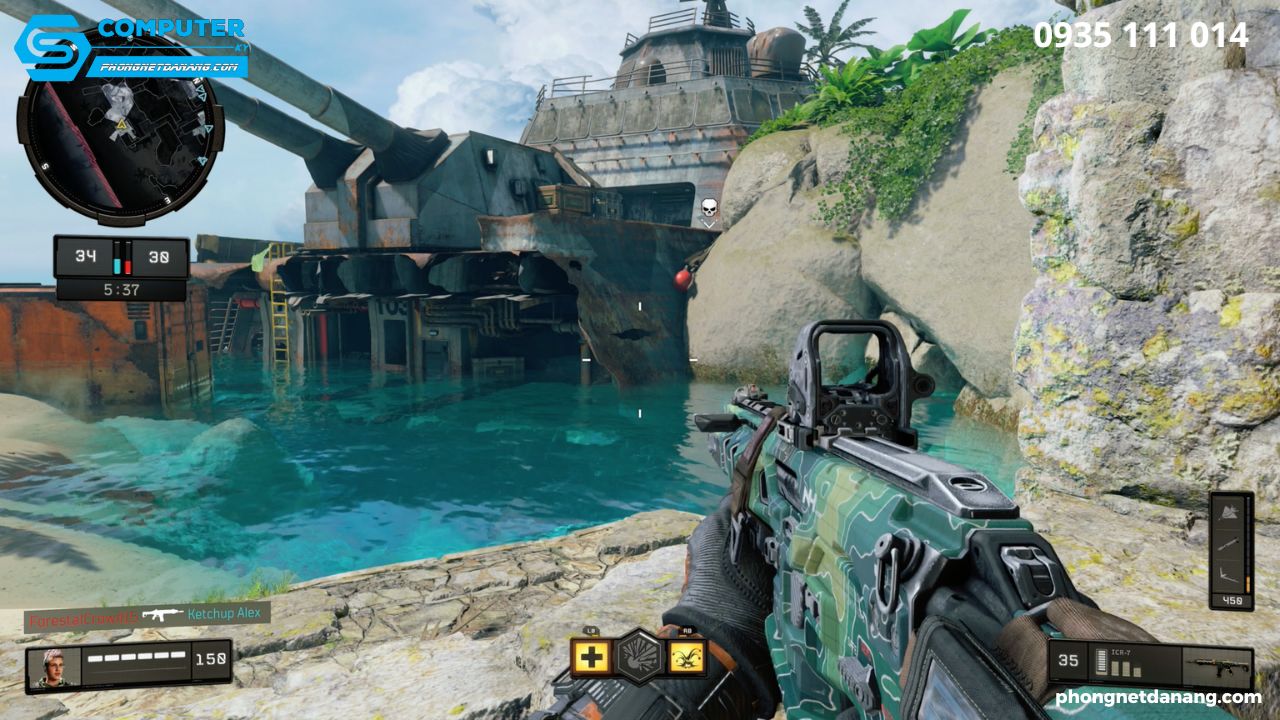Select the ICR-7 weapon label
1280x720 pixels.
click(1121, 652)
